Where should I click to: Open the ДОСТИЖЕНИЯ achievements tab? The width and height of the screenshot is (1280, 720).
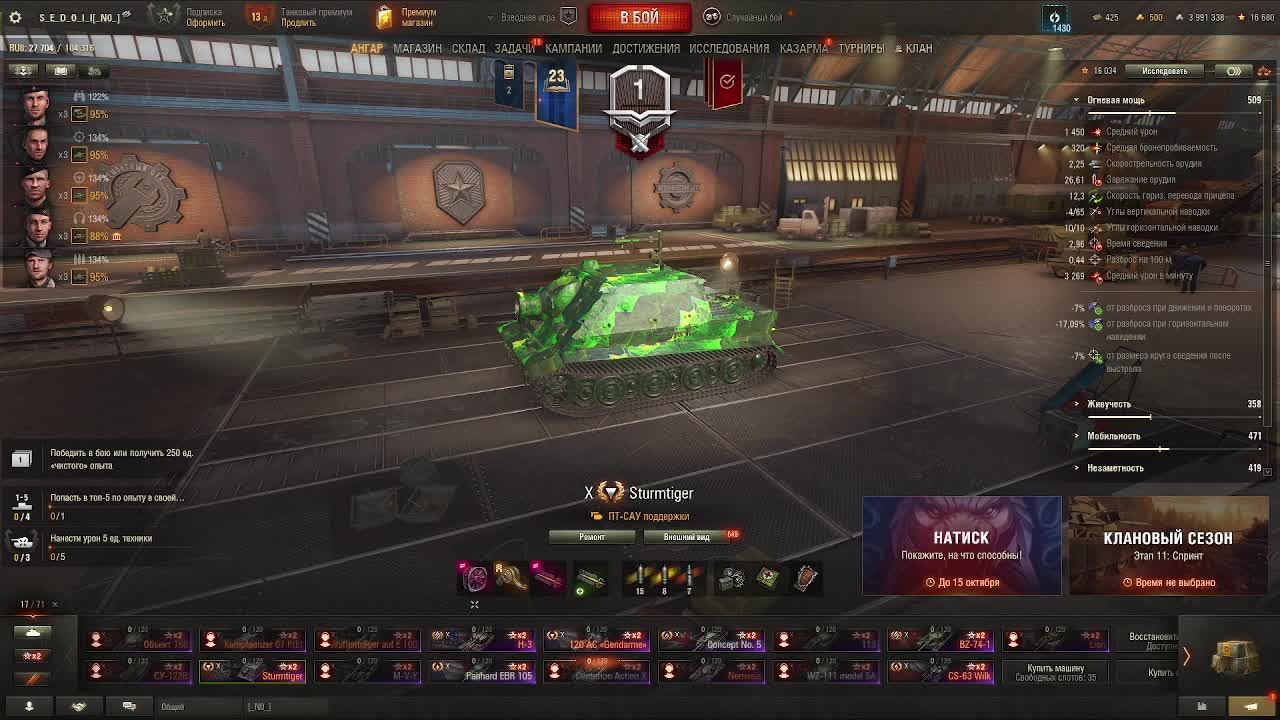coord(646,48)
